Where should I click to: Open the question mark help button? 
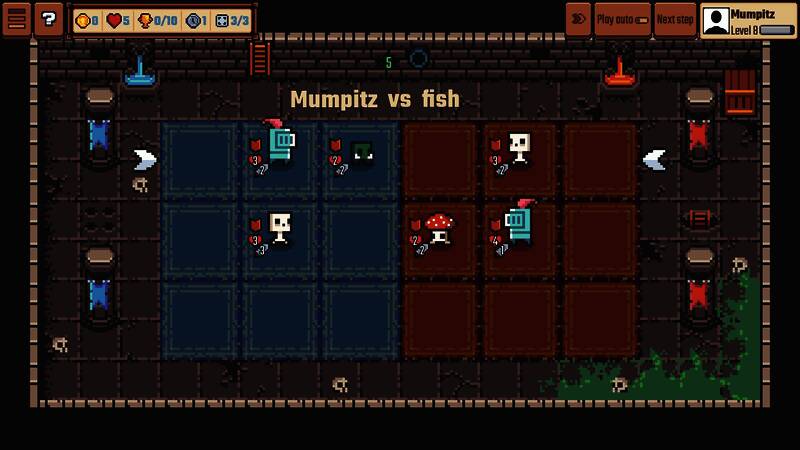tap(48, 19)
